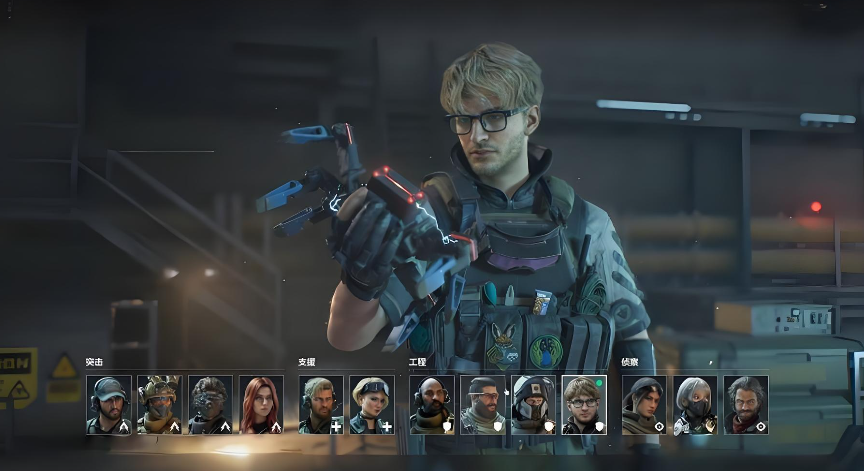The width and height of the screenshot is (864, 471).
Task: Pick the assault operator wearing night-vision goggles
Action: click(211, 404)
